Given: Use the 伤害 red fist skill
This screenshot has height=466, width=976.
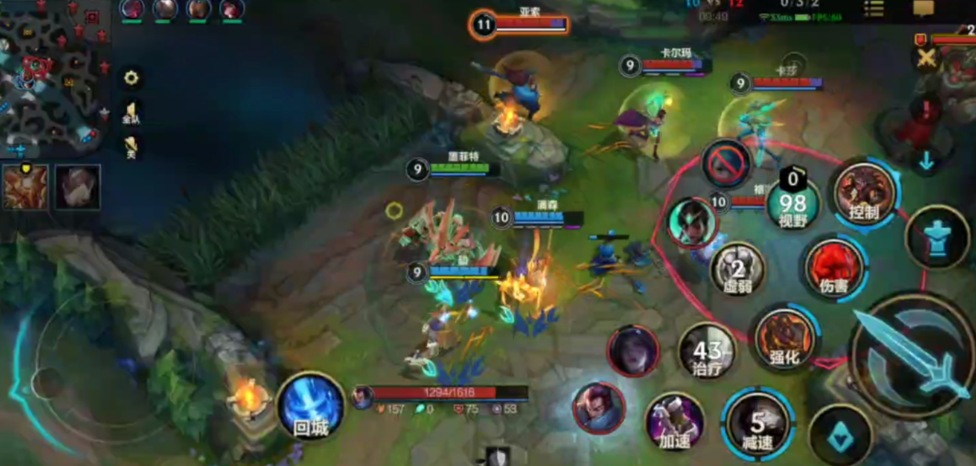Looking at the screenshot, I should coord(835,267).
